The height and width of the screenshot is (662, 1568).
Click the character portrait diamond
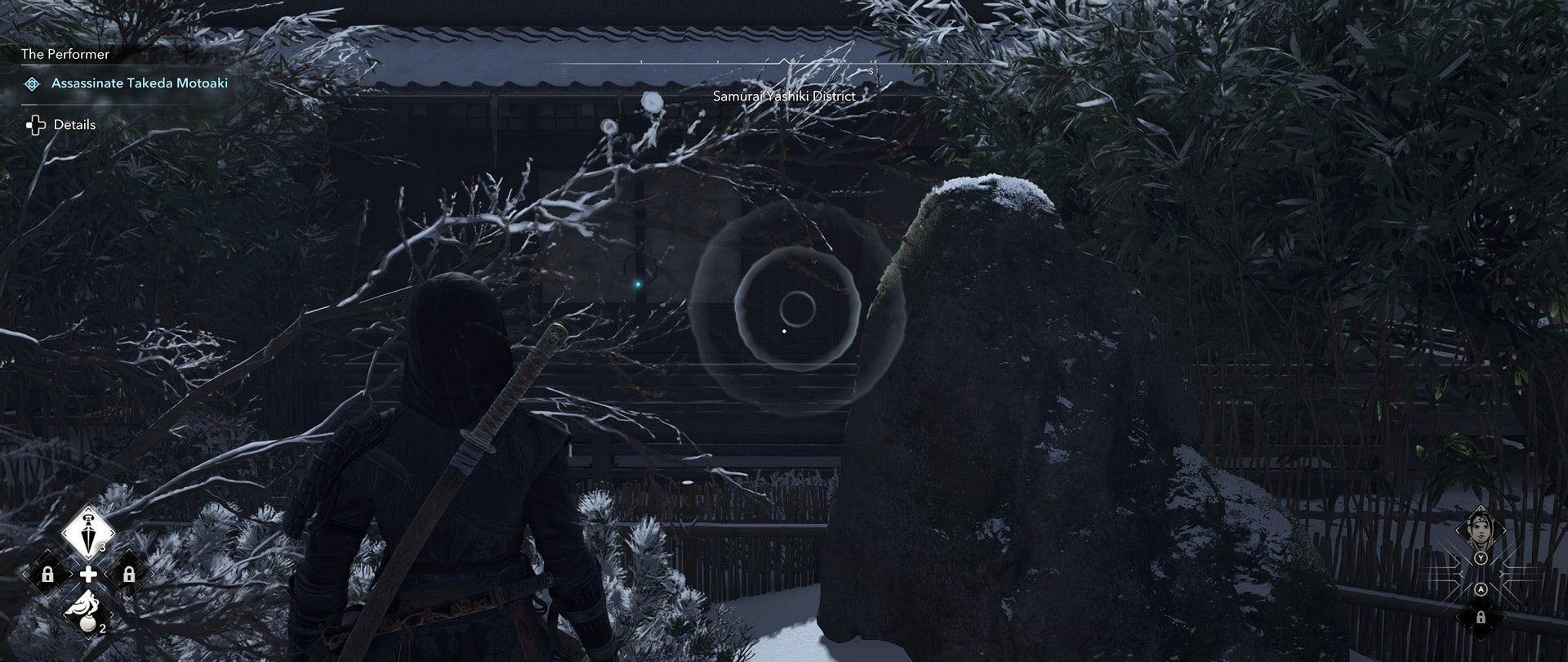tap(1480, 530)
